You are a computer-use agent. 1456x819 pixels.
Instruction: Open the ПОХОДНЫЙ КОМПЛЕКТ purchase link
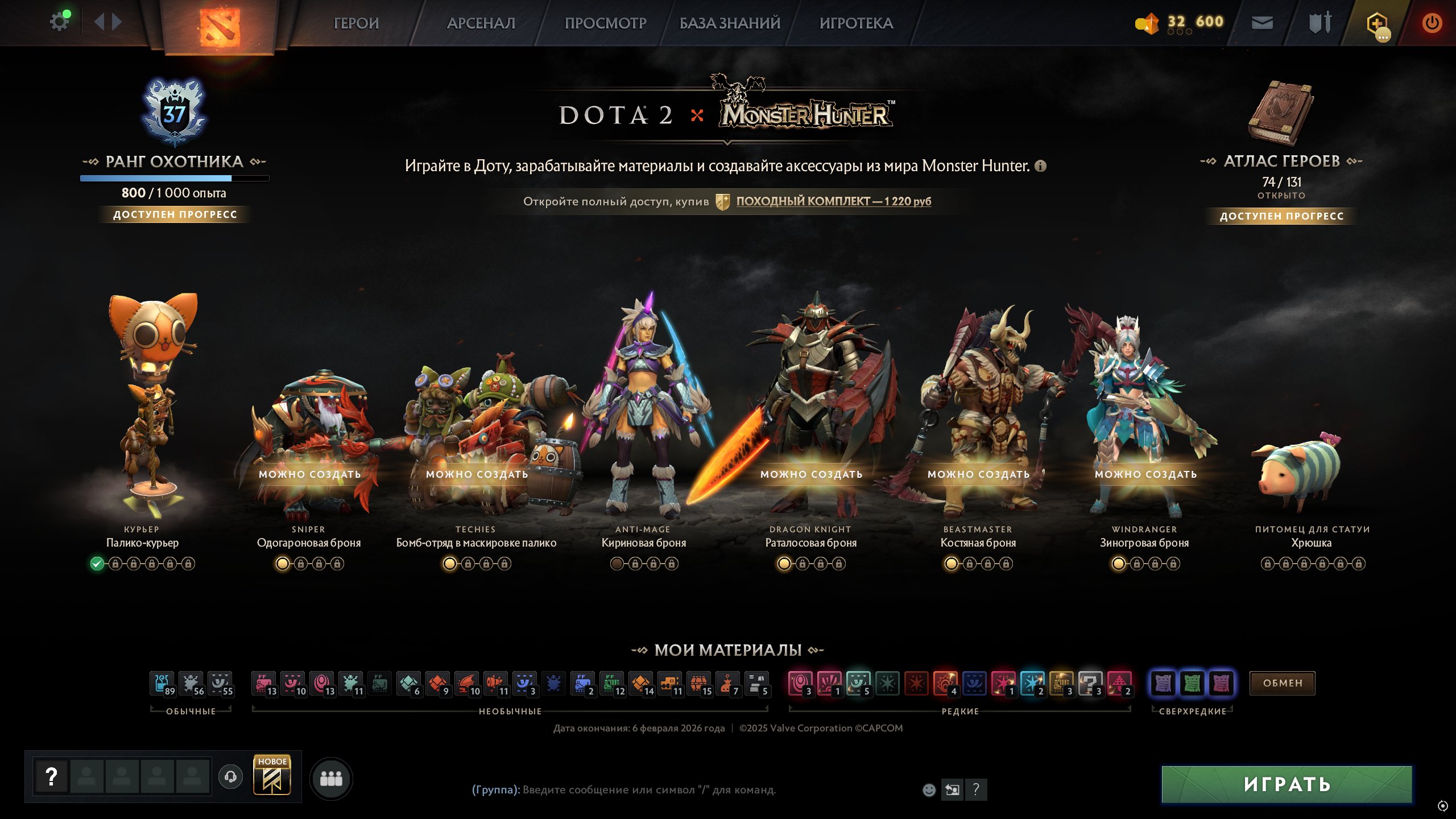pyautogui.click(x=833, y=201)
